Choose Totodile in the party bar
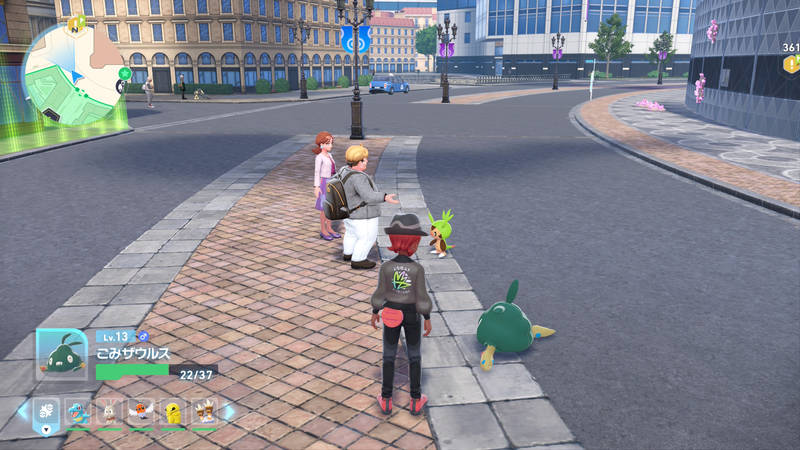800x450 pixels. (x=78, y=410)
